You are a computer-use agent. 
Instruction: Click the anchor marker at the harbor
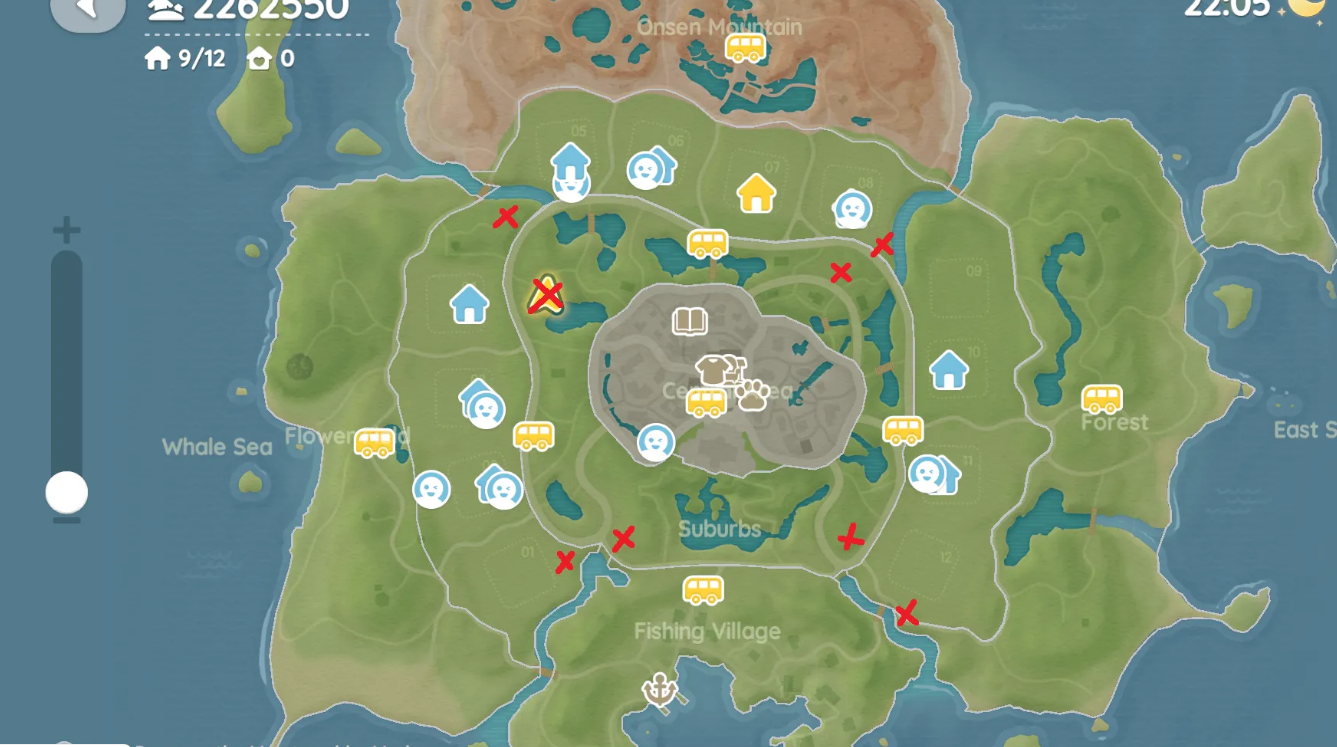coord(660,689)
